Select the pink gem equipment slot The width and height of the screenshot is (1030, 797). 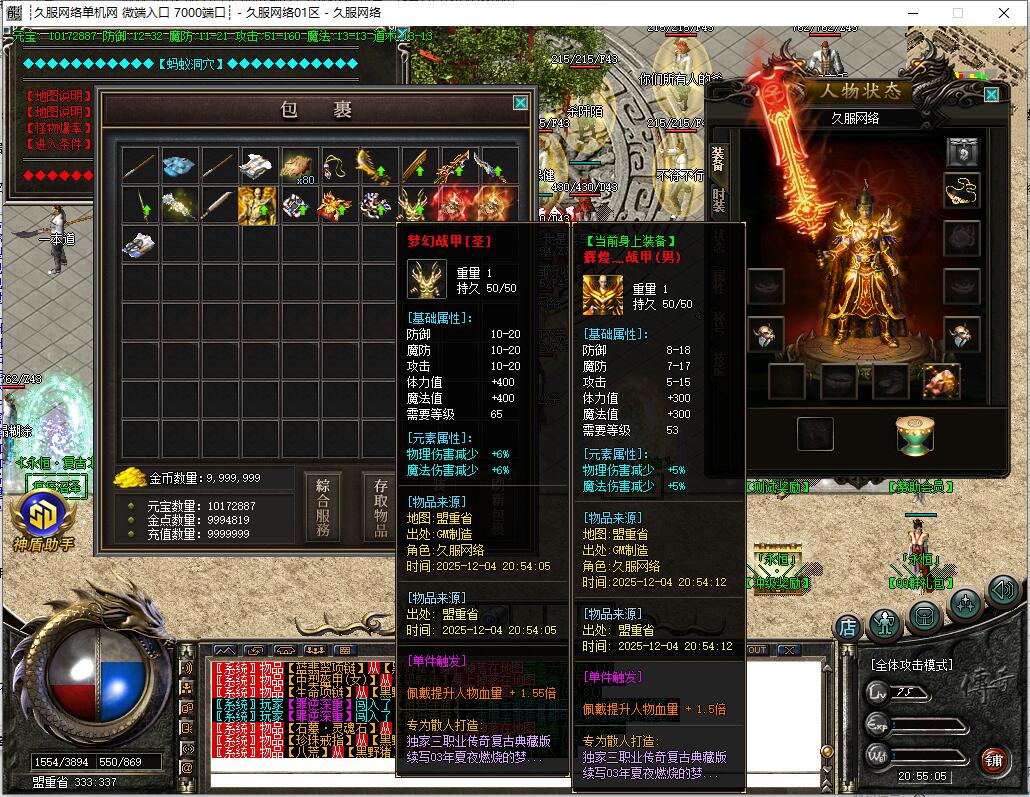click(940, 380)
